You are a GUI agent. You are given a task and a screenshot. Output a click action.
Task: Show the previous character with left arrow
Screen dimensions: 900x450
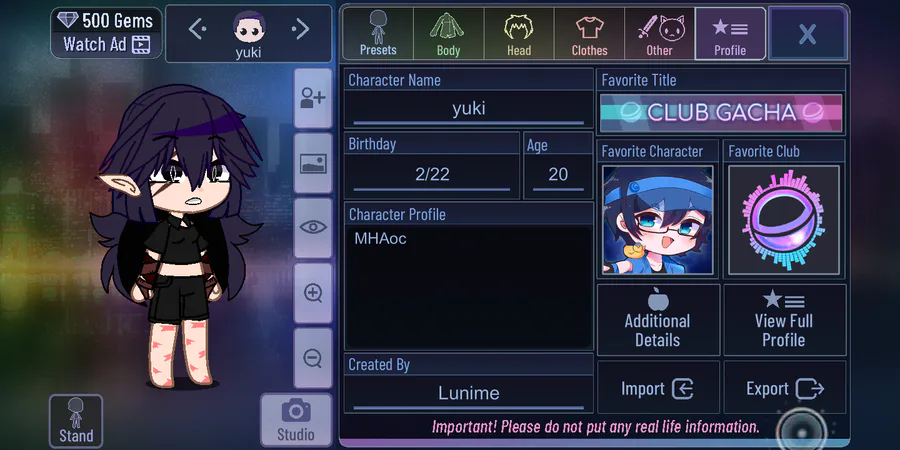click(x=197, y=30)
